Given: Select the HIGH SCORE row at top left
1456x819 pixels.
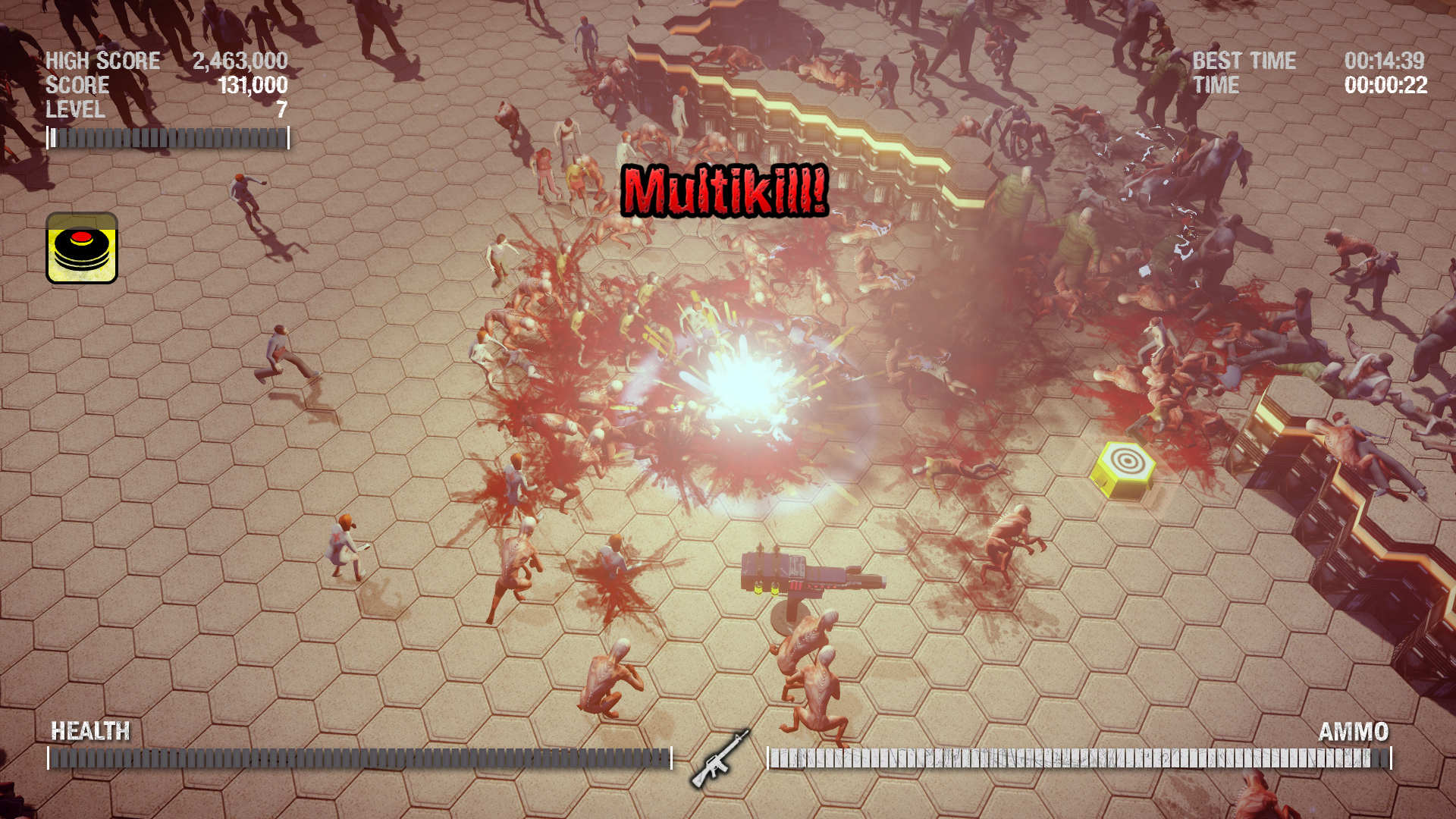Looking at the screenshot, I should pyautogui.click(x=167, y=61).
